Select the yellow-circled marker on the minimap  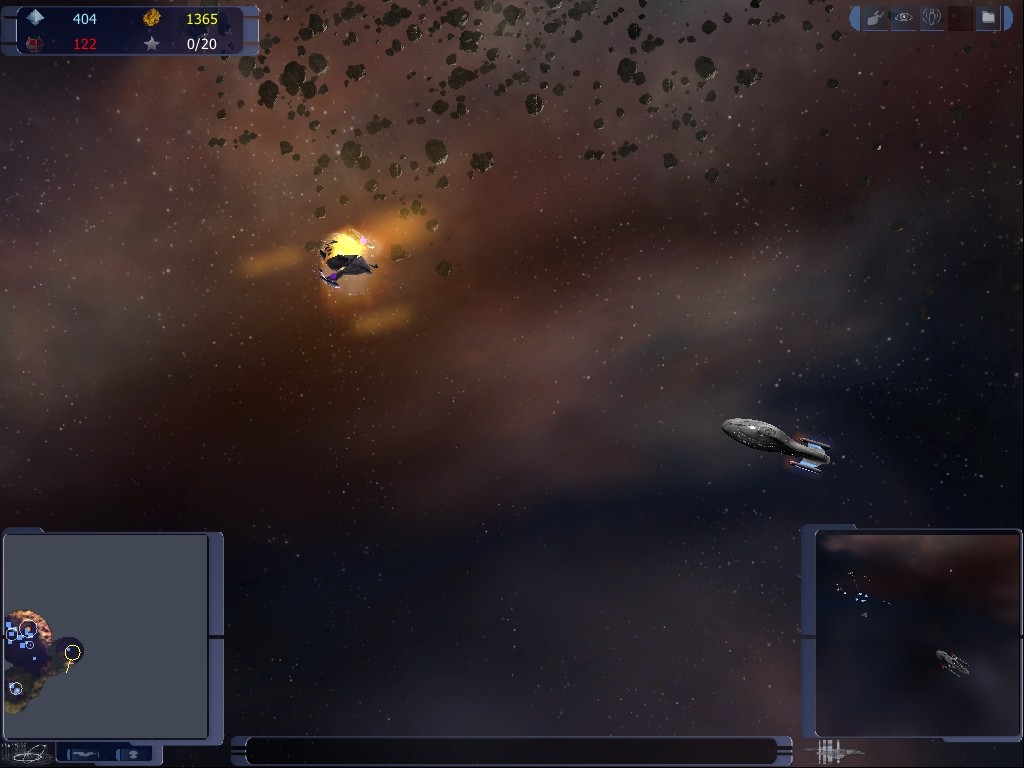tap(72, 653)
